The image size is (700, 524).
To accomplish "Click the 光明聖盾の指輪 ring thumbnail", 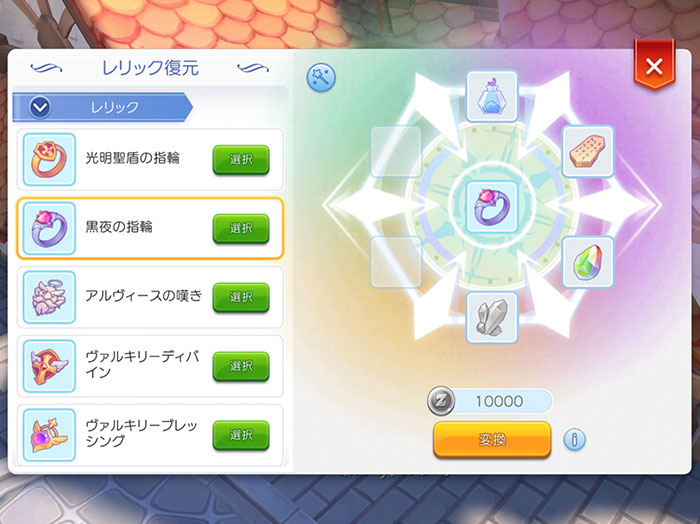I will pyautogui.click(x=49, y=159).
